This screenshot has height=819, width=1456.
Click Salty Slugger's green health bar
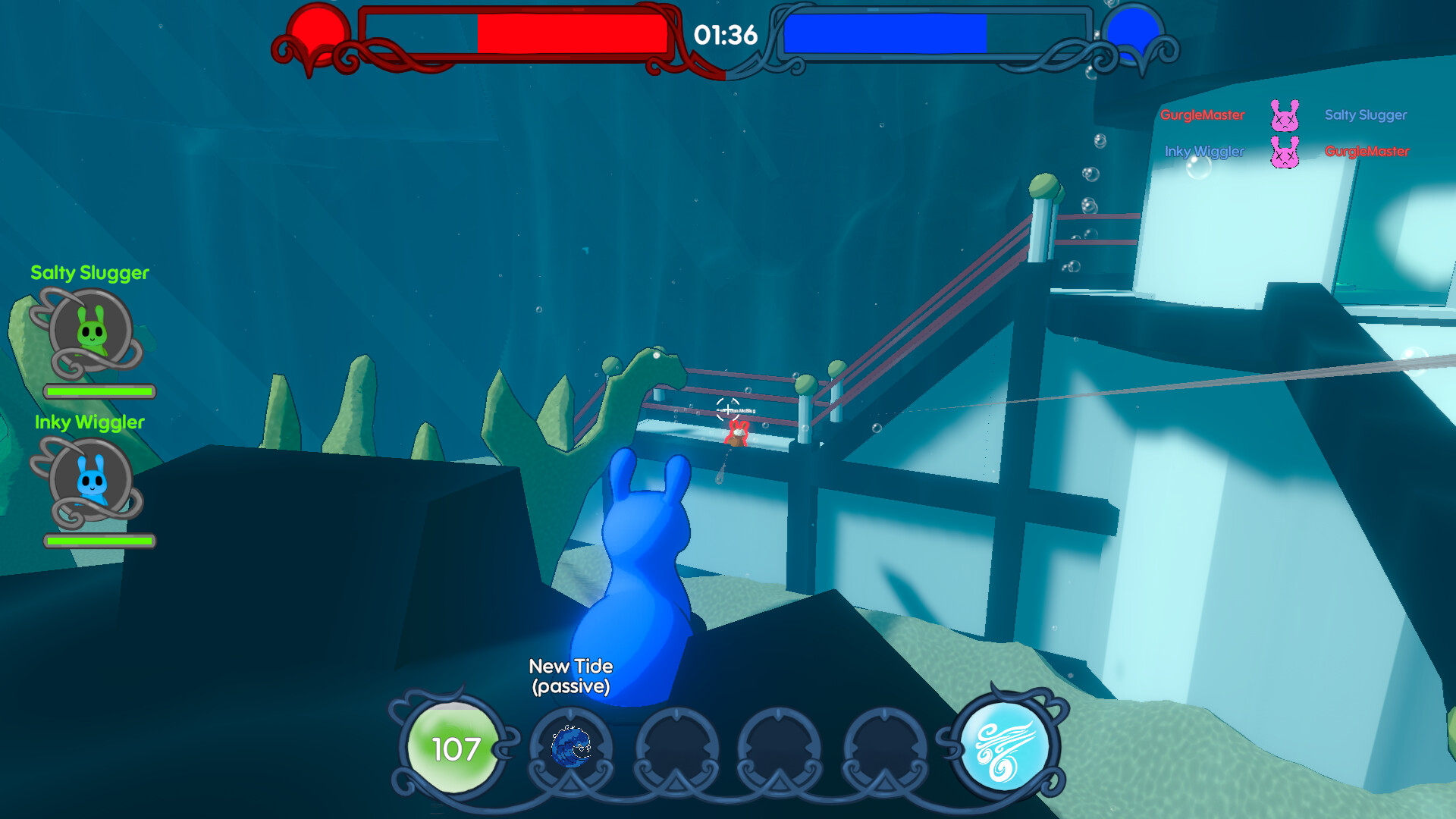click(99, 393)
